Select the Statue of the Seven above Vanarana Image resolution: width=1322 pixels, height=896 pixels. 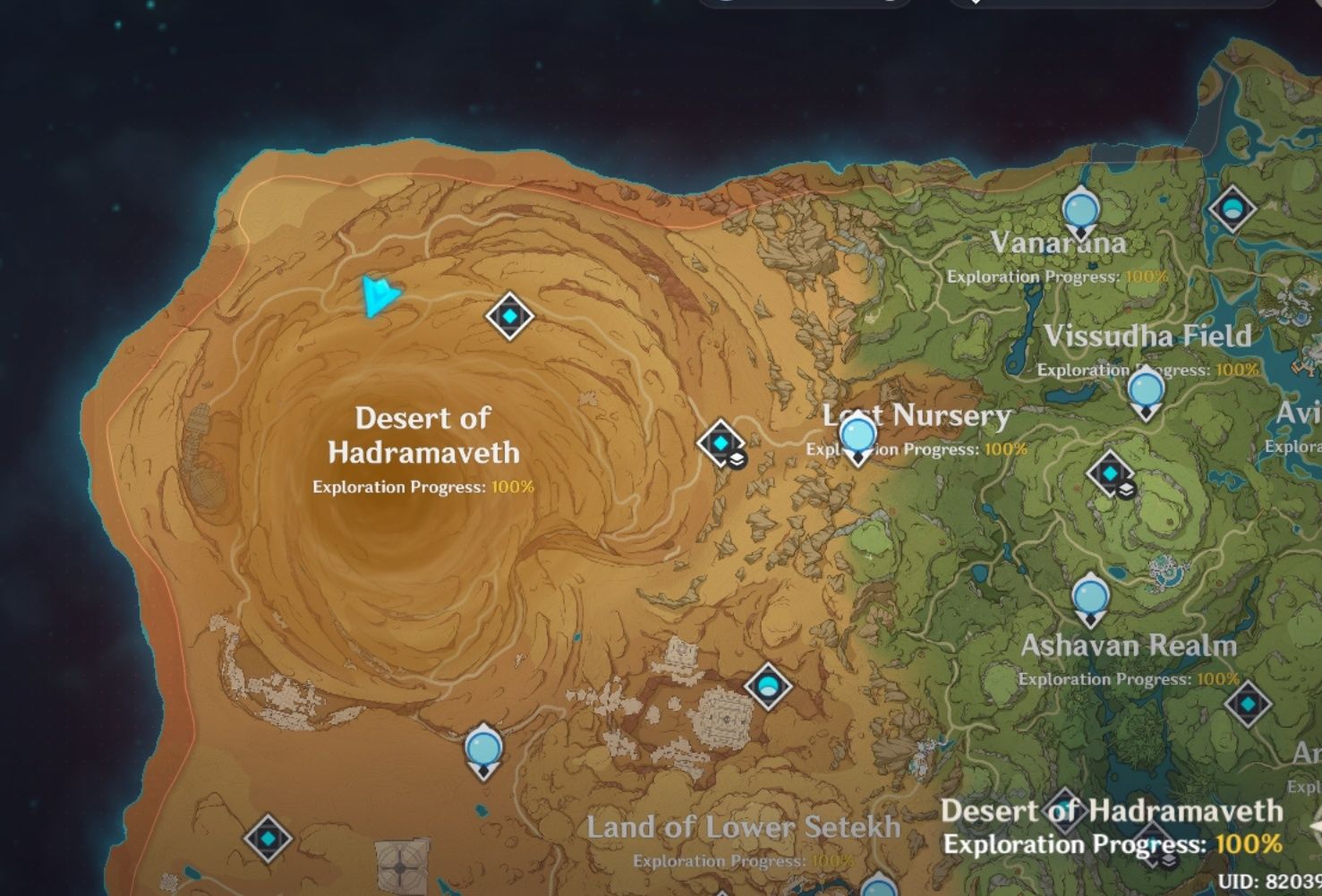1083,211
